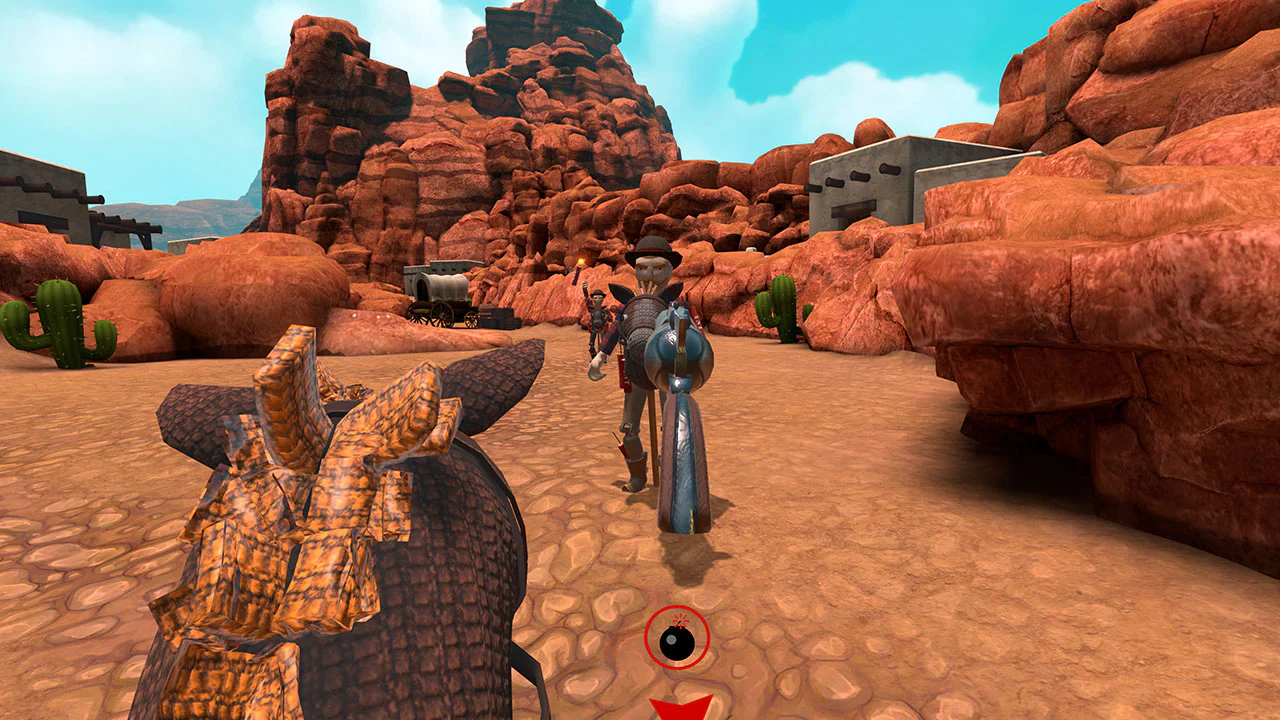
Task: Click the robot bandit's bowler hat
Action: point(652,247)
